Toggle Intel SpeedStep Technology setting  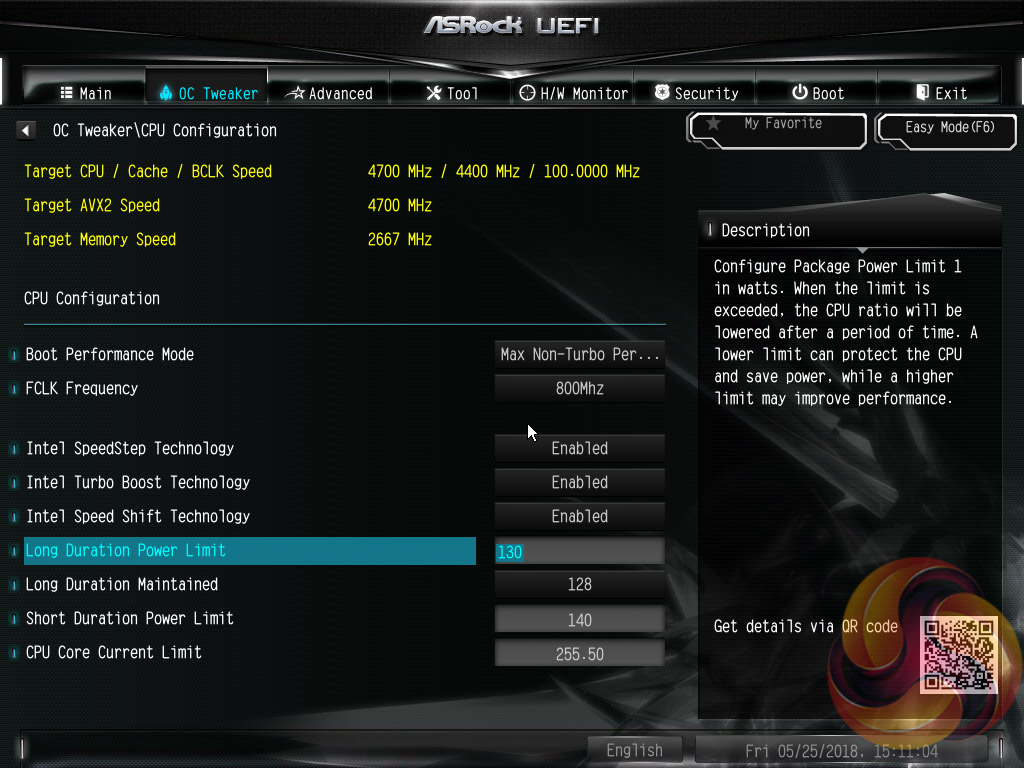point(580,449)
